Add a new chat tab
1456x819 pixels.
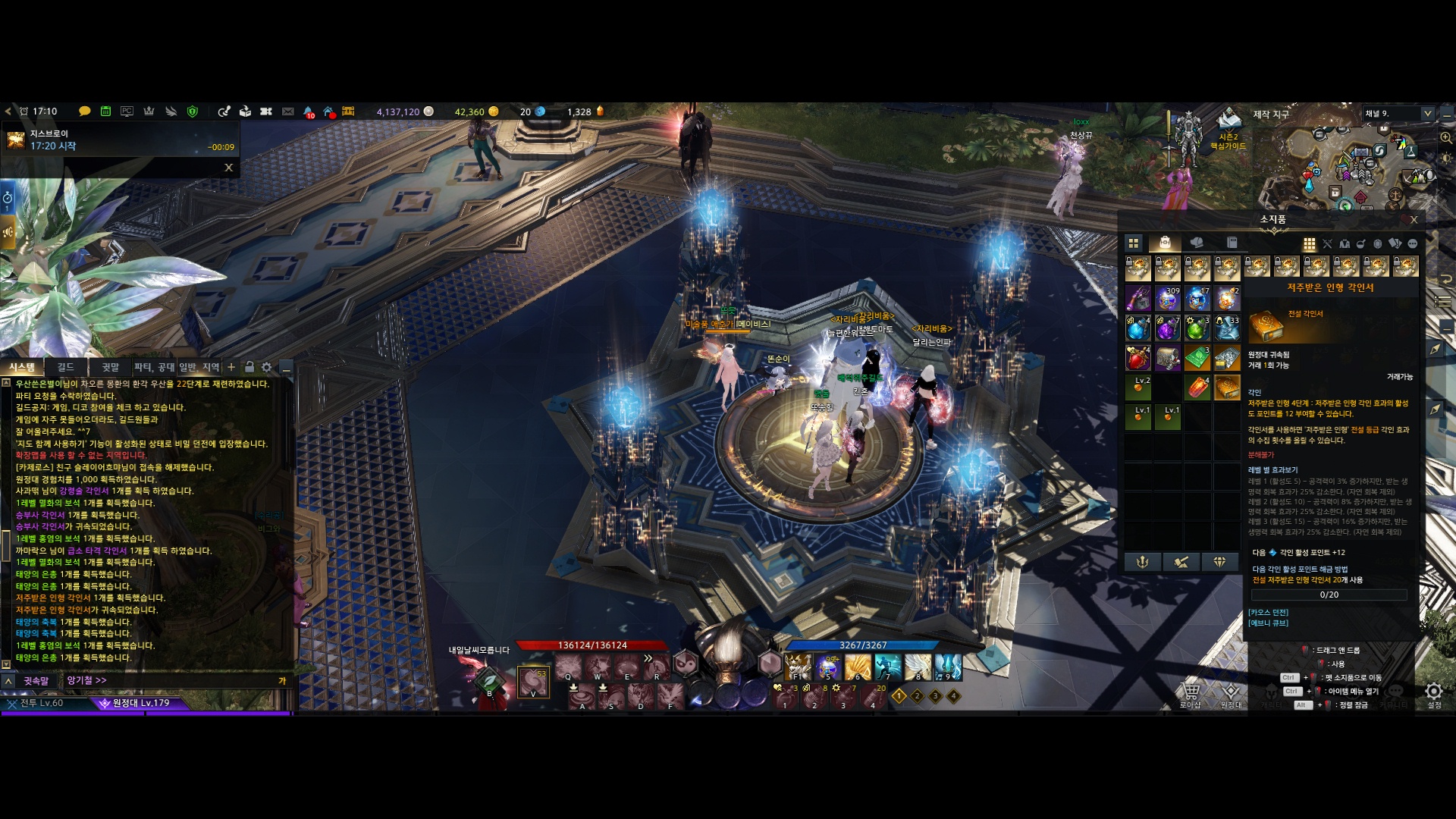231,367
